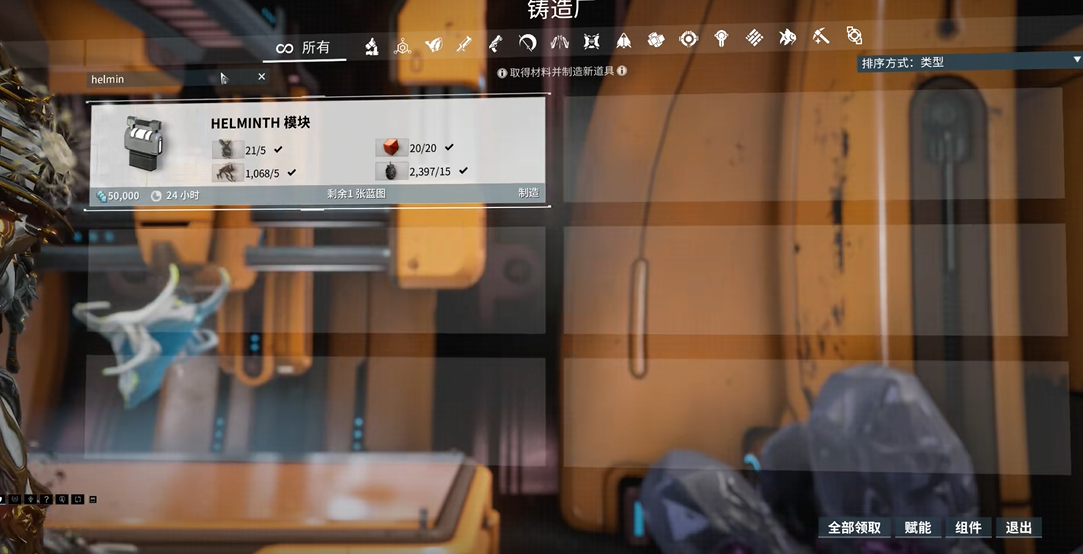Viewport: 1083px width, 554px height.
Task: Open the 赋能 button
Action: point(917,528)
